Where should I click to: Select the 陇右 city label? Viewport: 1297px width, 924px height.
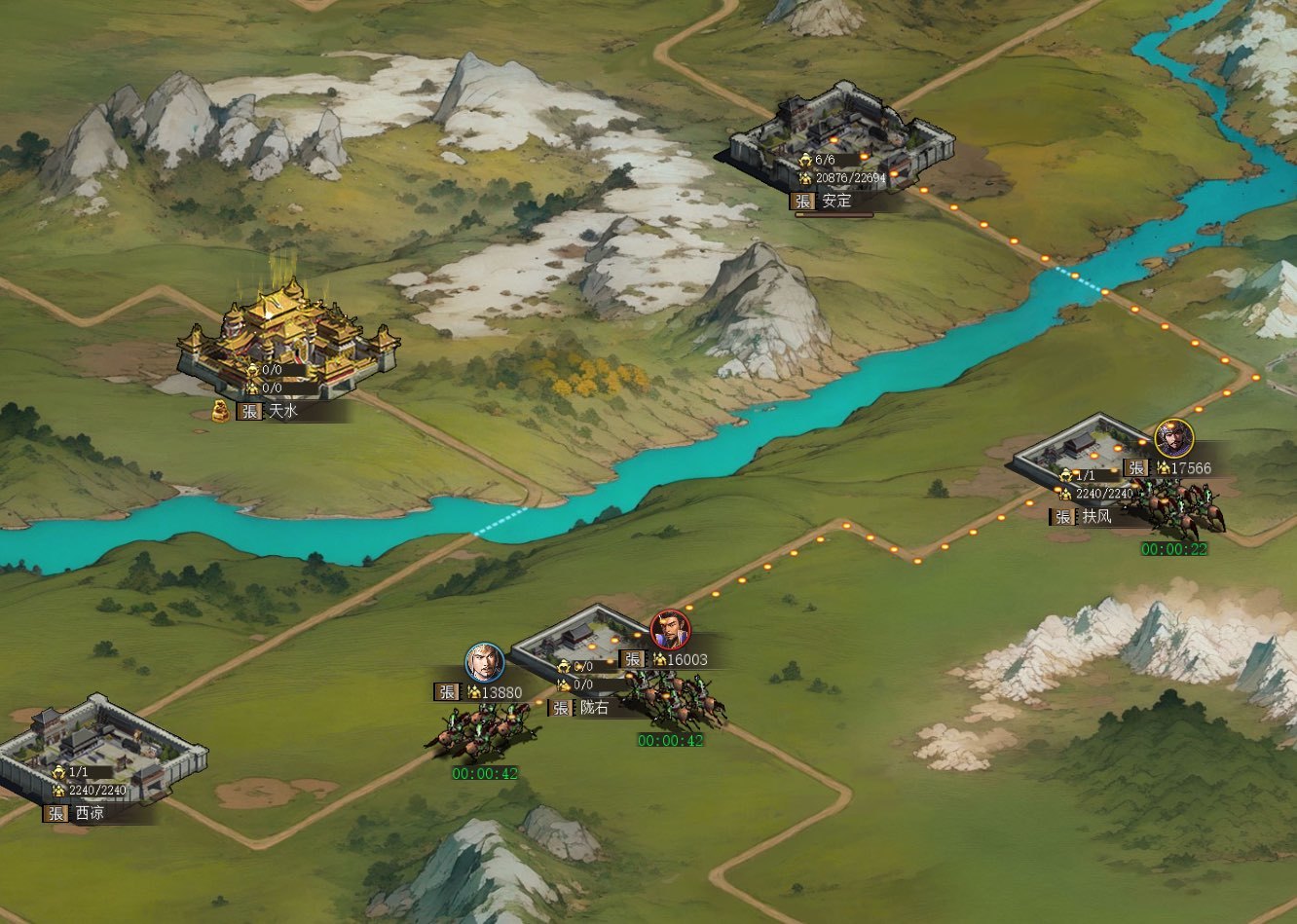tap(593, 708)
